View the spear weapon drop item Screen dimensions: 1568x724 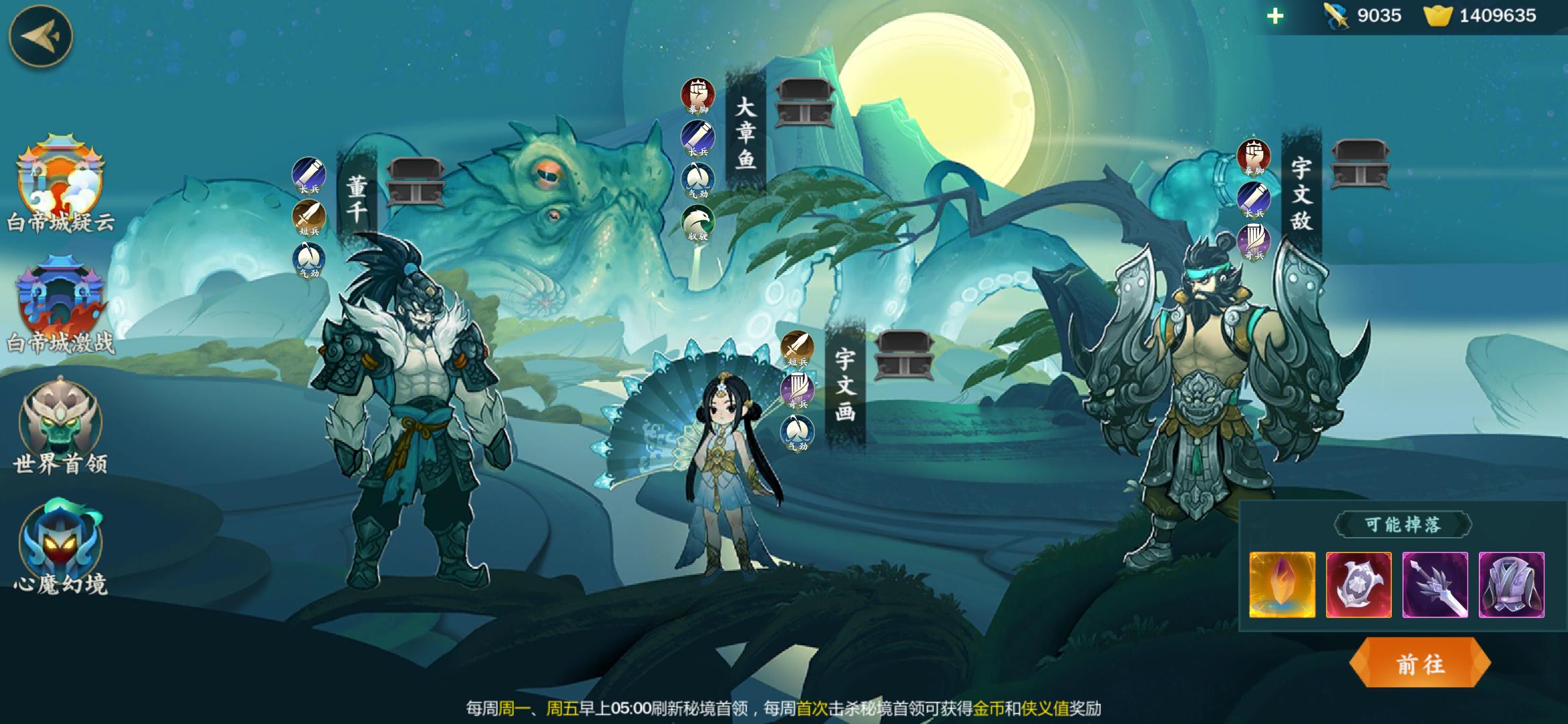(x=1435, y=585)
